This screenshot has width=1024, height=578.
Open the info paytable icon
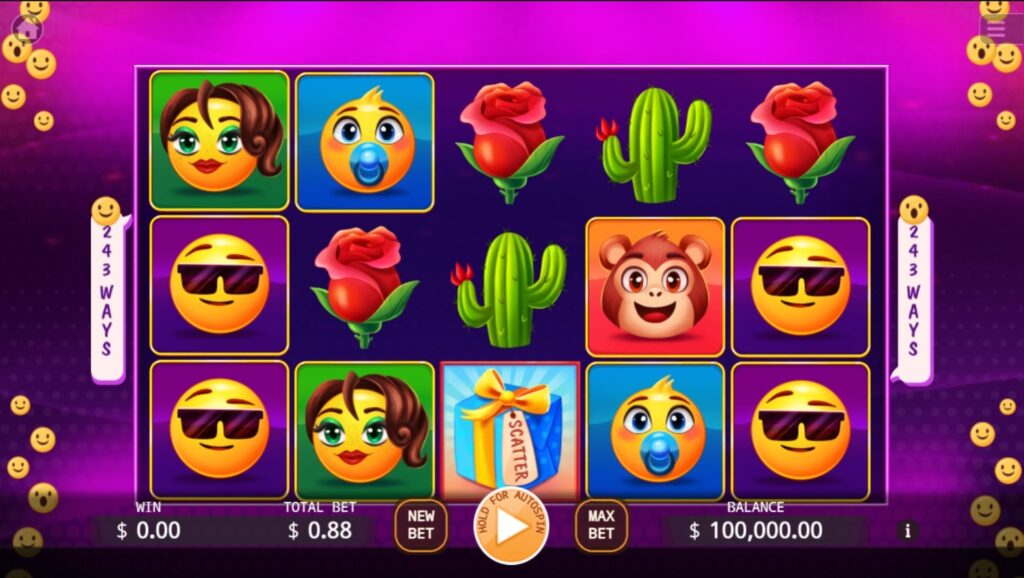908,531
